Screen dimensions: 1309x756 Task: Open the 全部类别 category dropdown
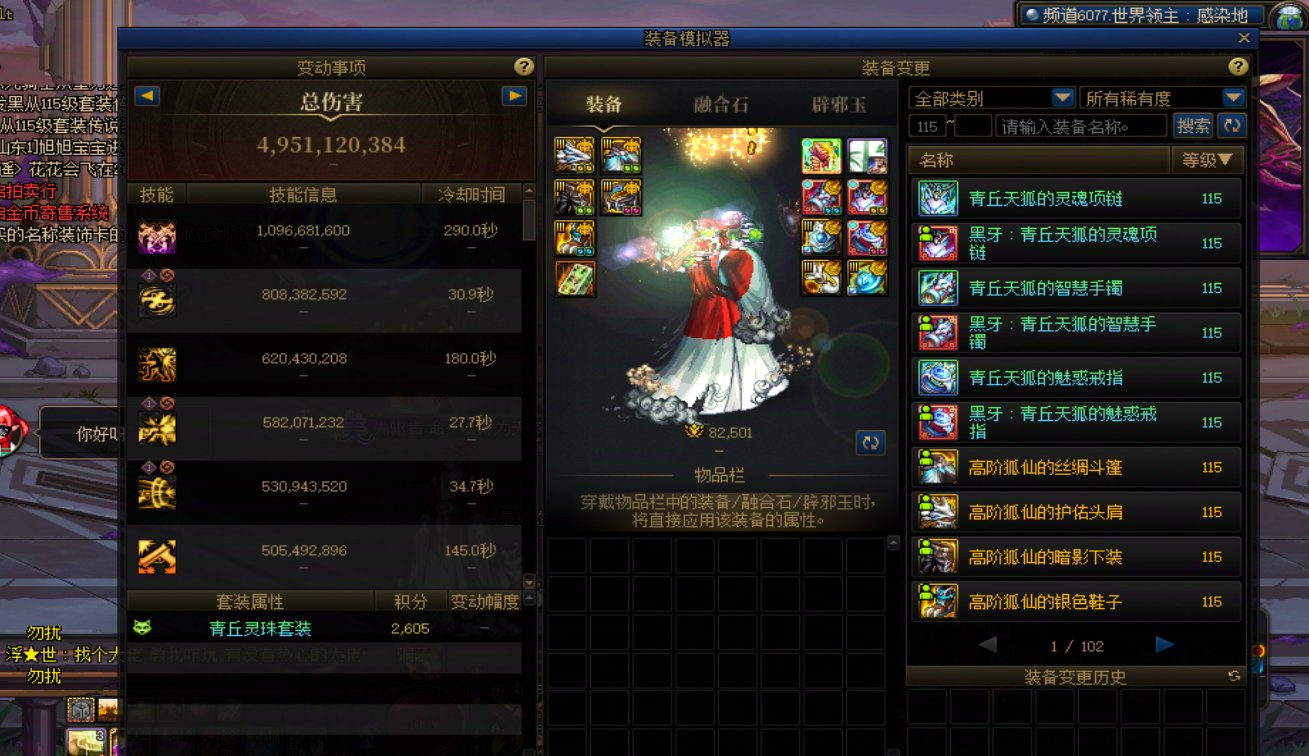(990, 97)
